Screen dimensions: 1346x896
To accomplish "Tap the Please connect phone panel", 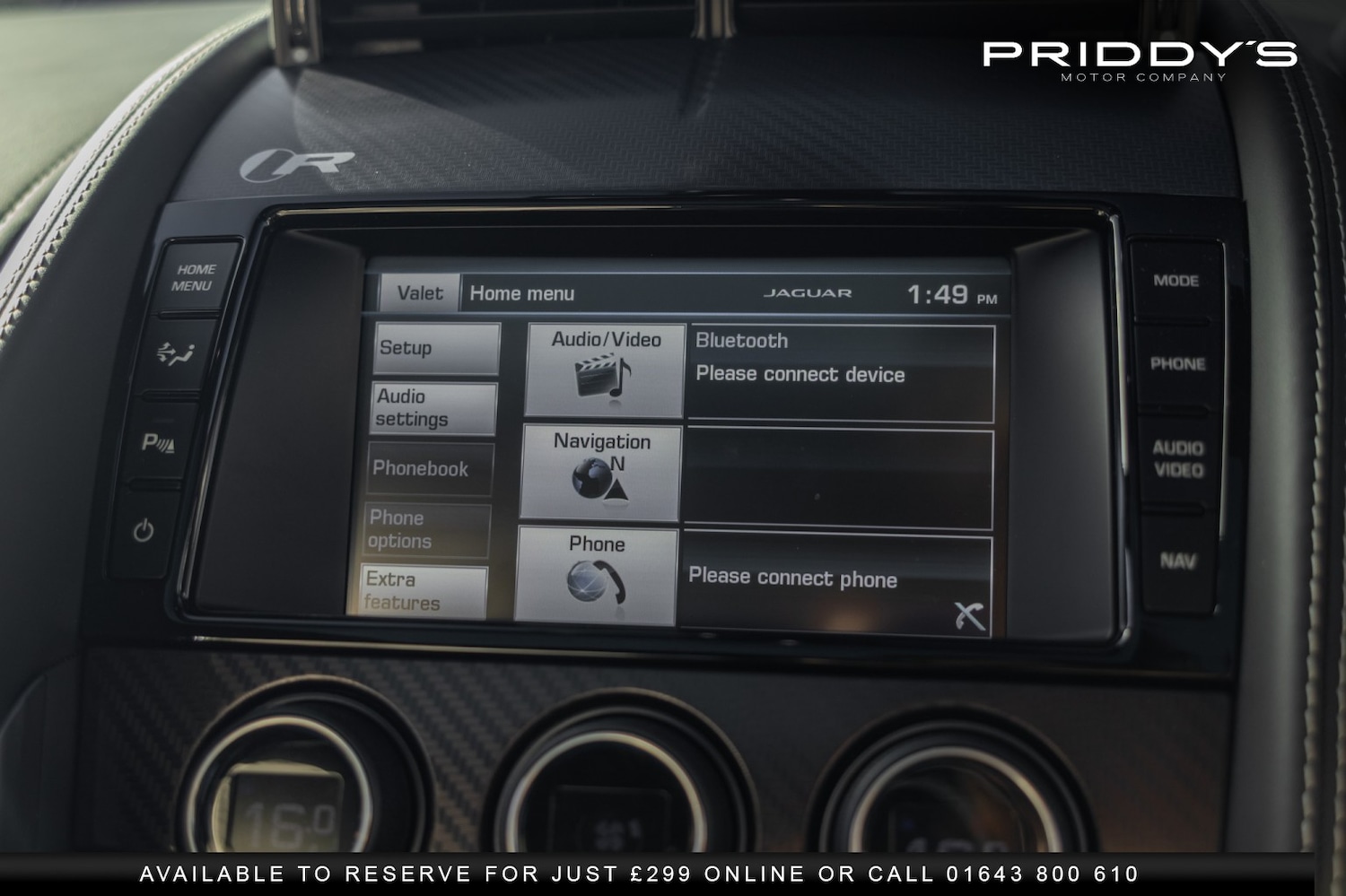I will click(x=836, y=585).
